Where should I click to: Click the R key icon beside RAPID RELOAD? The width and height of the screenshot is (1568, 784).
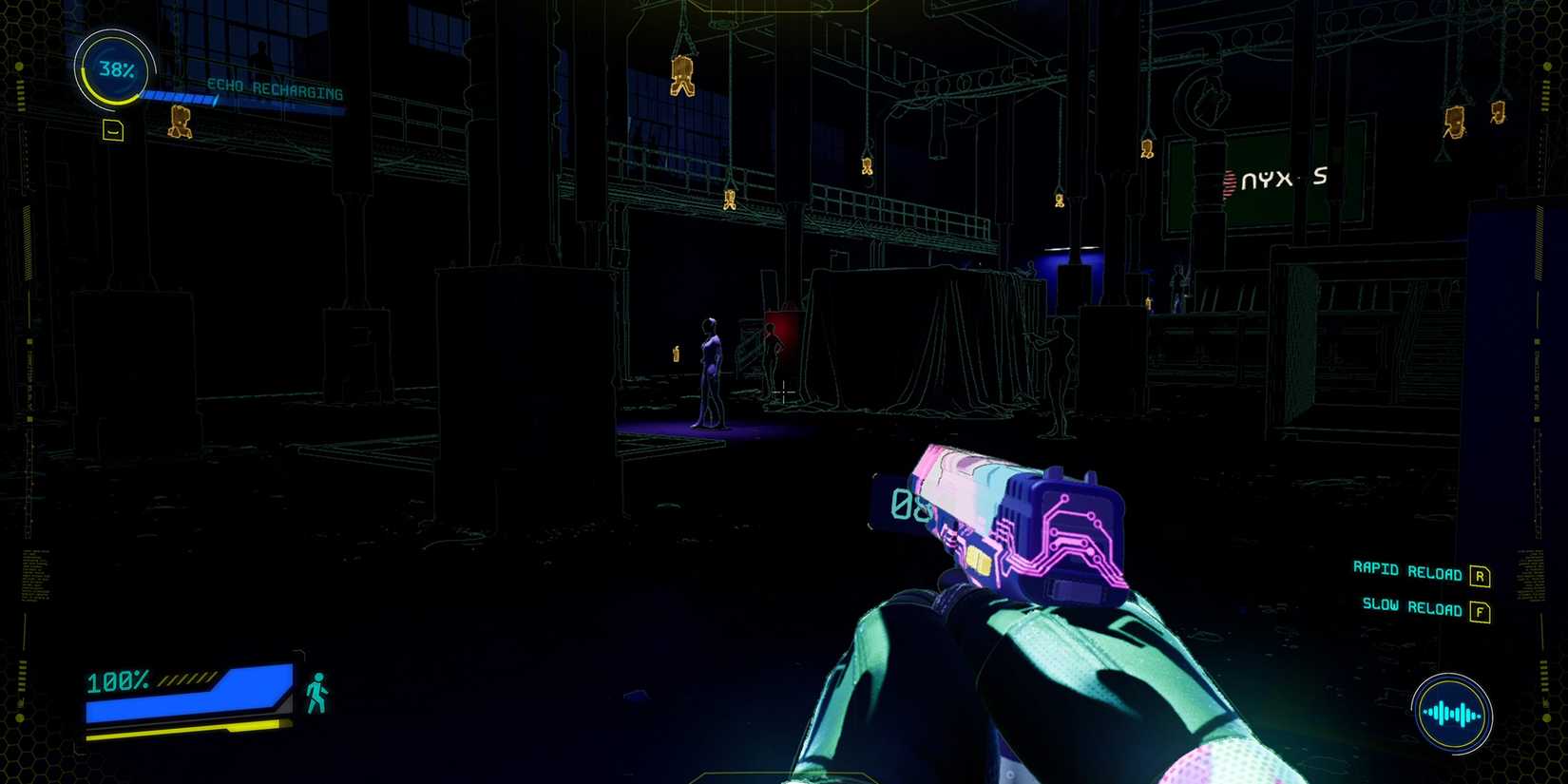click(x=1480, y=574)
